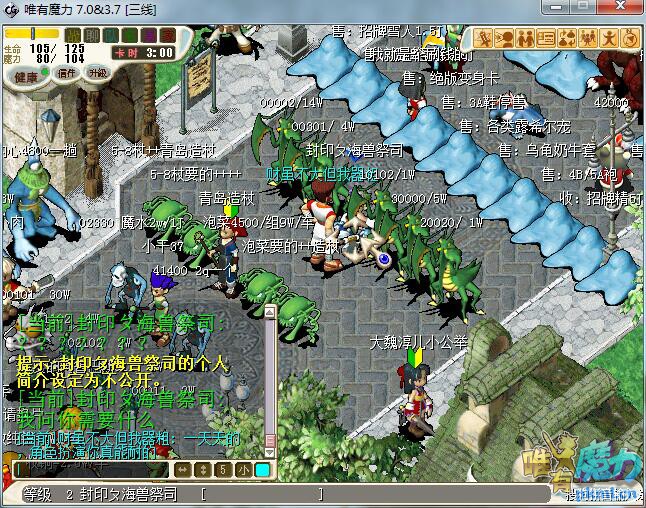Open the name card icon
The image size is (646, 508).
coord(547,39)
